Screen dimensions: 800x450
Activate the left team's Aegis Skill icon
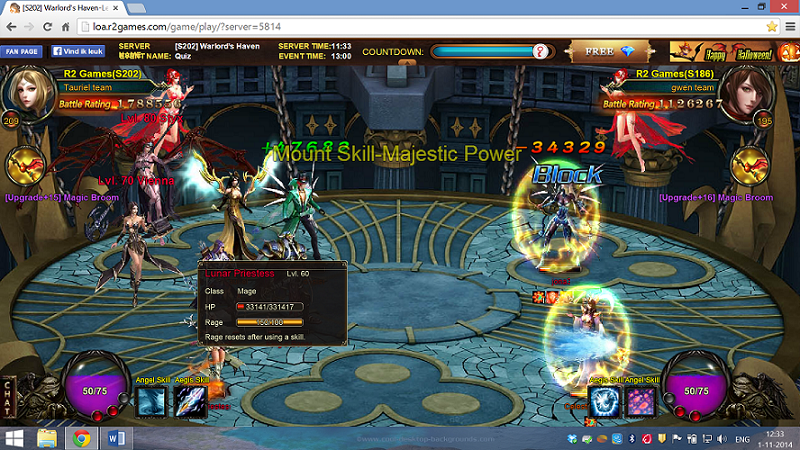pos(190,402)
